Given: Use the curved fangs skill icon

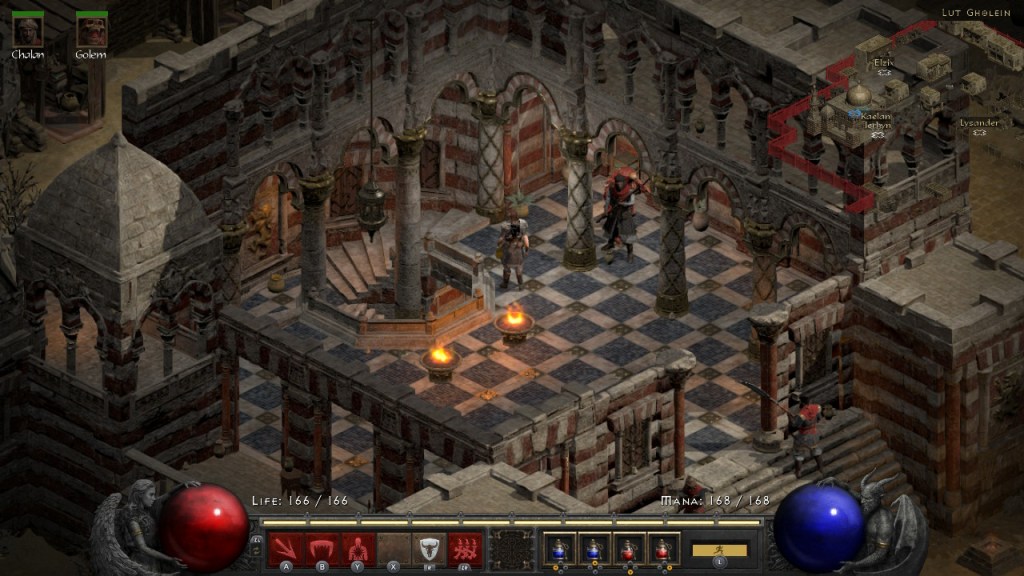Looking at the screenshot, I should pos(321,548).
